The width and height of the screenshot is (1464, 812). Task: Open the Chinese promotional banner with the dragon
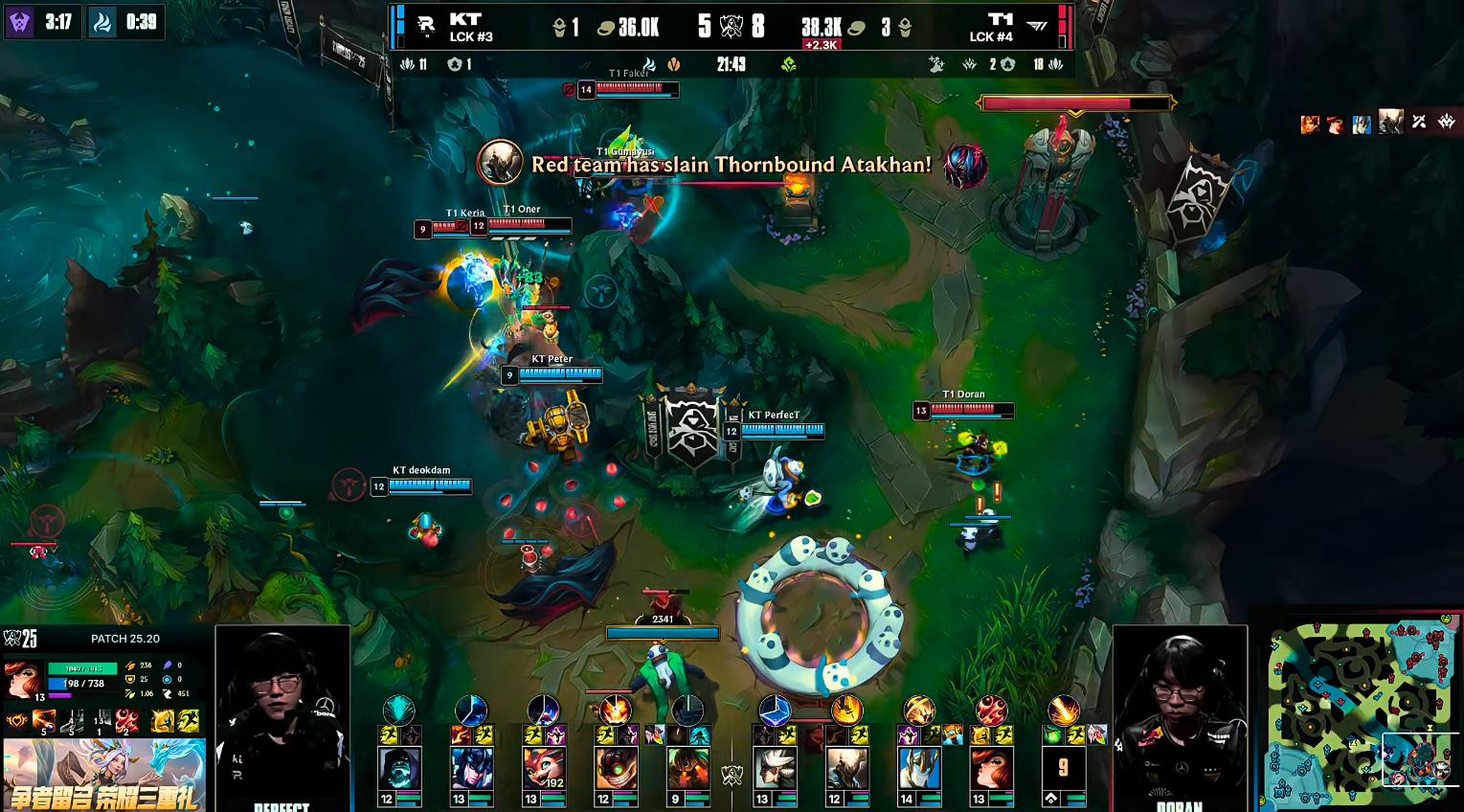(104, 775)
